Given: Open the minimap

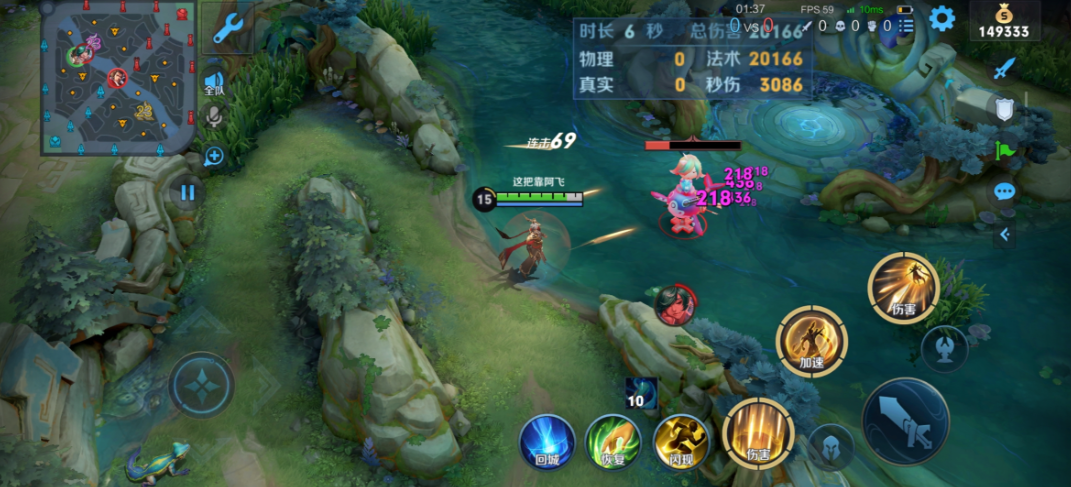Looking at the screenshot, I should [118, 76].
